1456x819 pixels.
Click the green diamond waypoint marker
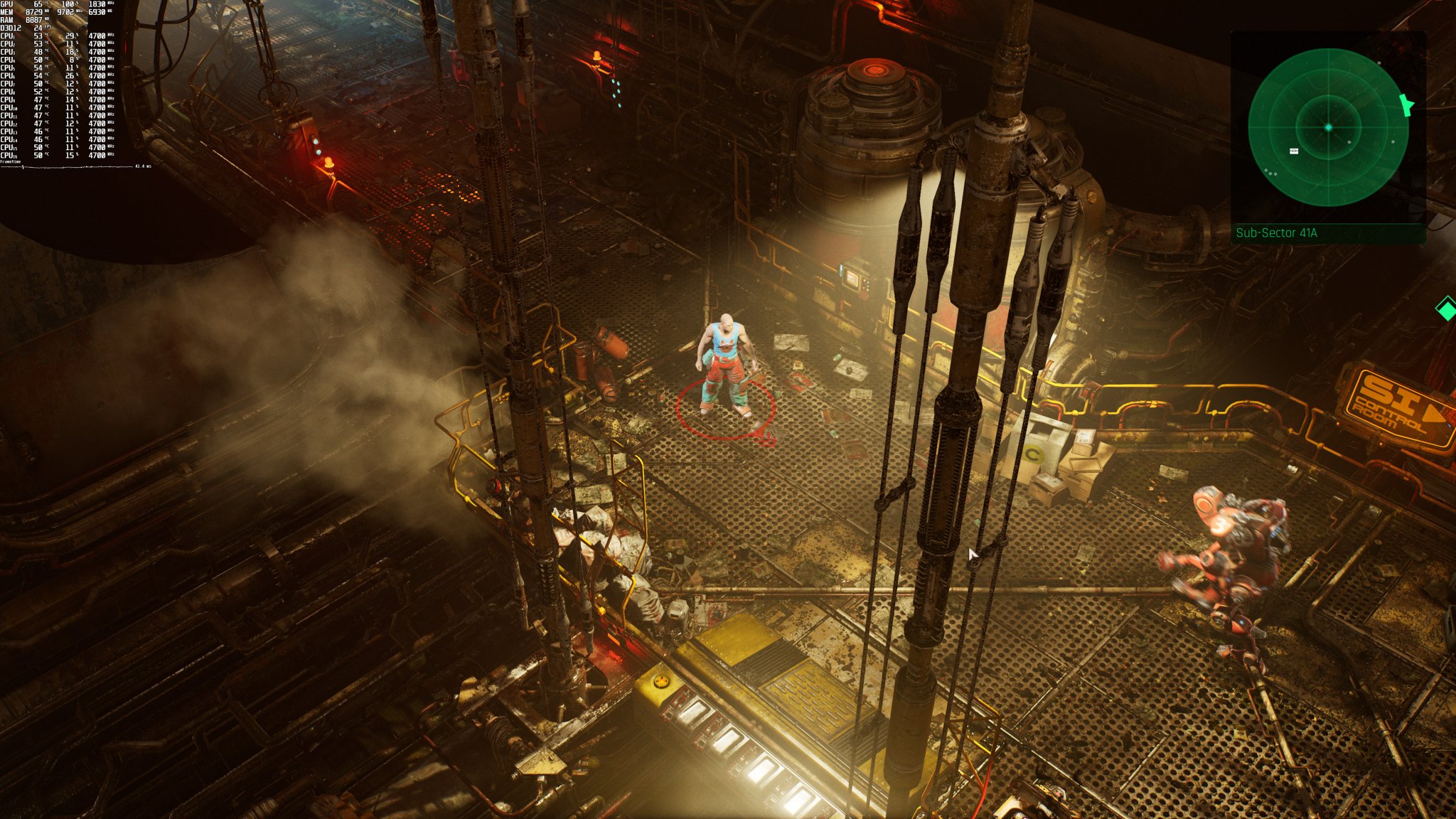(x=1447, y=310)
